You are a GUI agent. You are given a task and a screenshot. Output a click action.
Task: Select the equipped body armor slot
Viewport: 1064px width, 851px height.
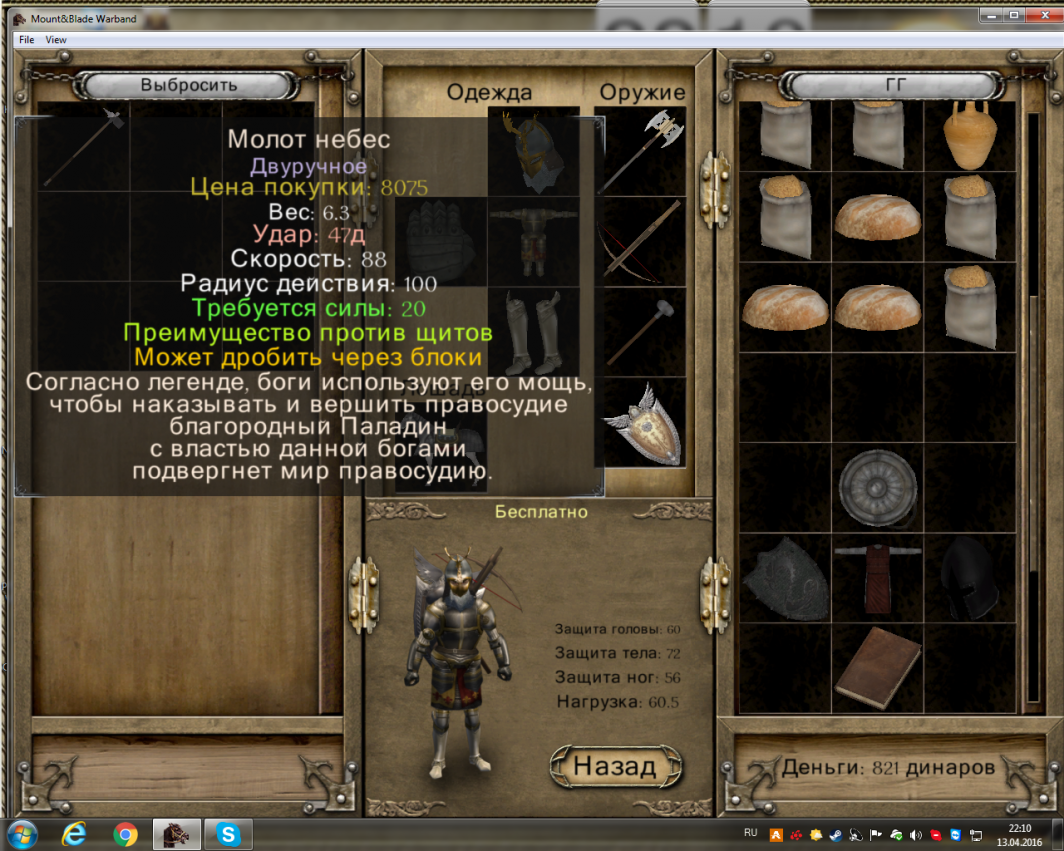[533, 242]
